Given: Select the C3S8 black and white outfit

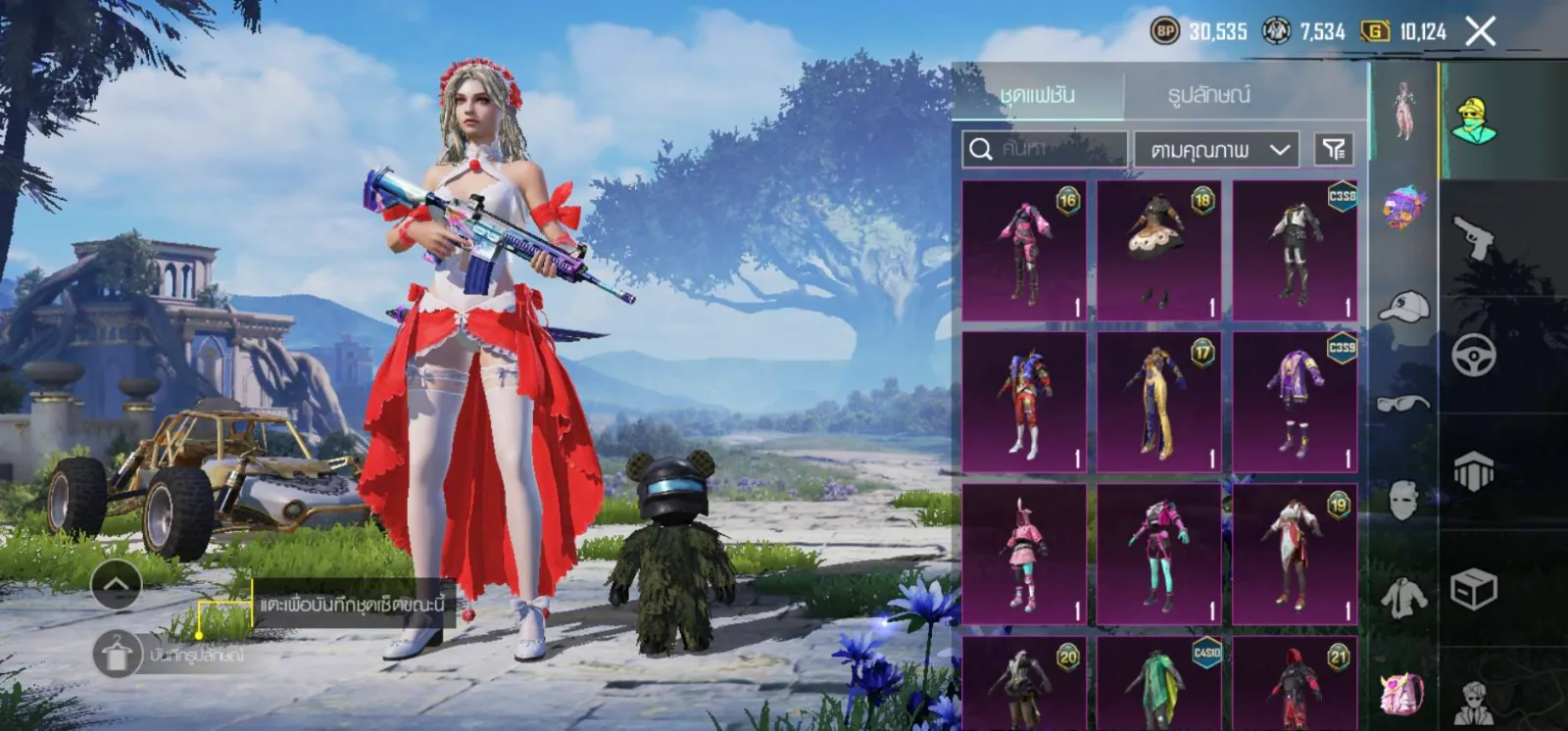Looking at the screenshot, I should [x=1295, y=251].
